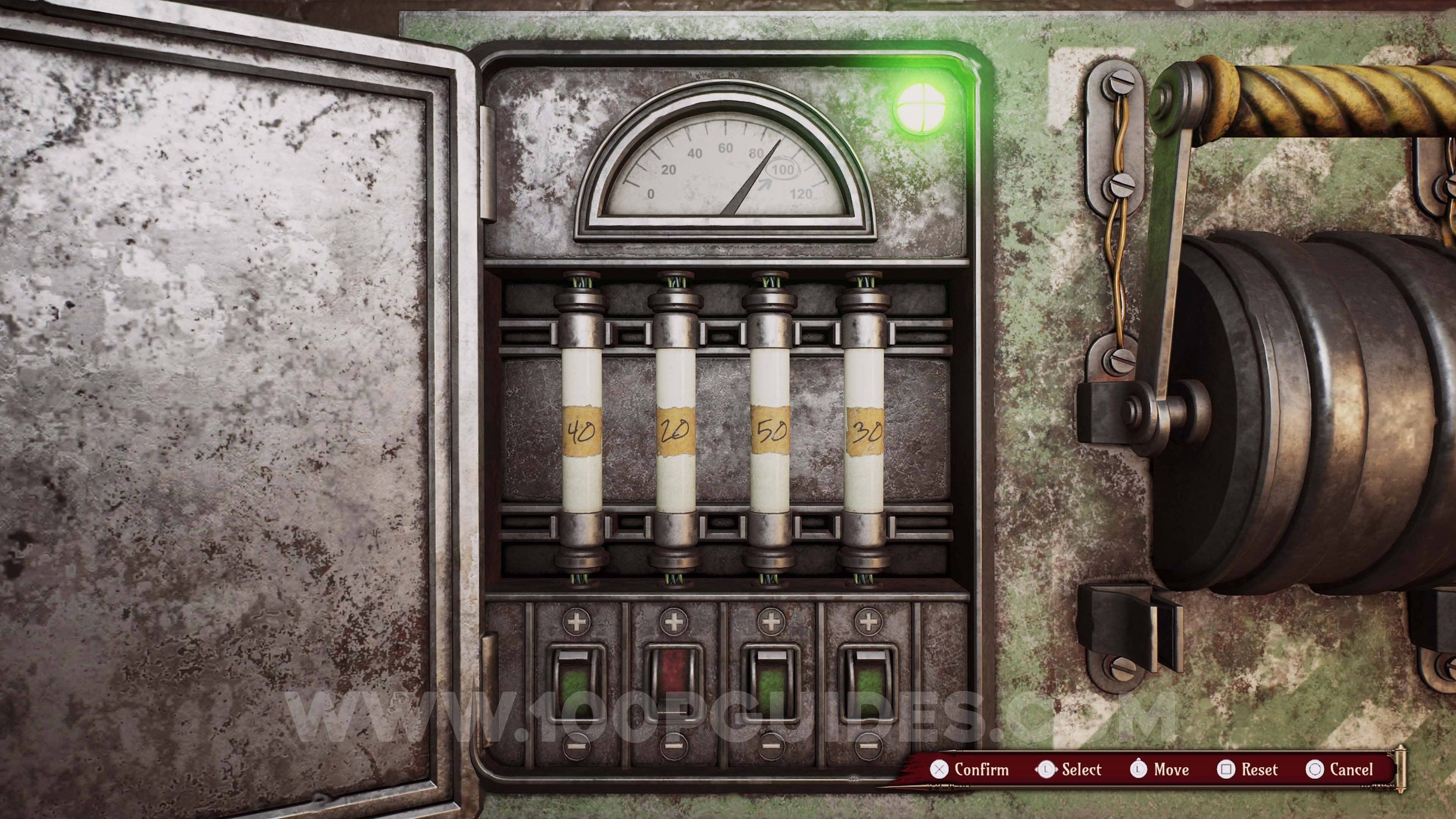This screenshot has height=819, width=1456.
Task: Pick the fuse labeled 30
Action: [x=864, y=431]
